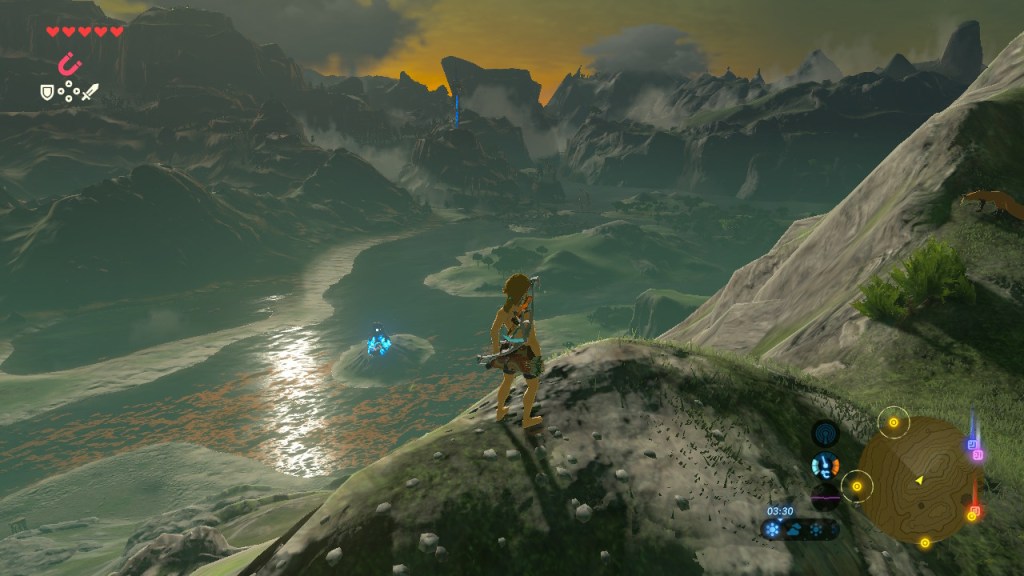1024x576 pixels.
Task: Click the thermometer temperature gauge
Action: click(825, 465)
